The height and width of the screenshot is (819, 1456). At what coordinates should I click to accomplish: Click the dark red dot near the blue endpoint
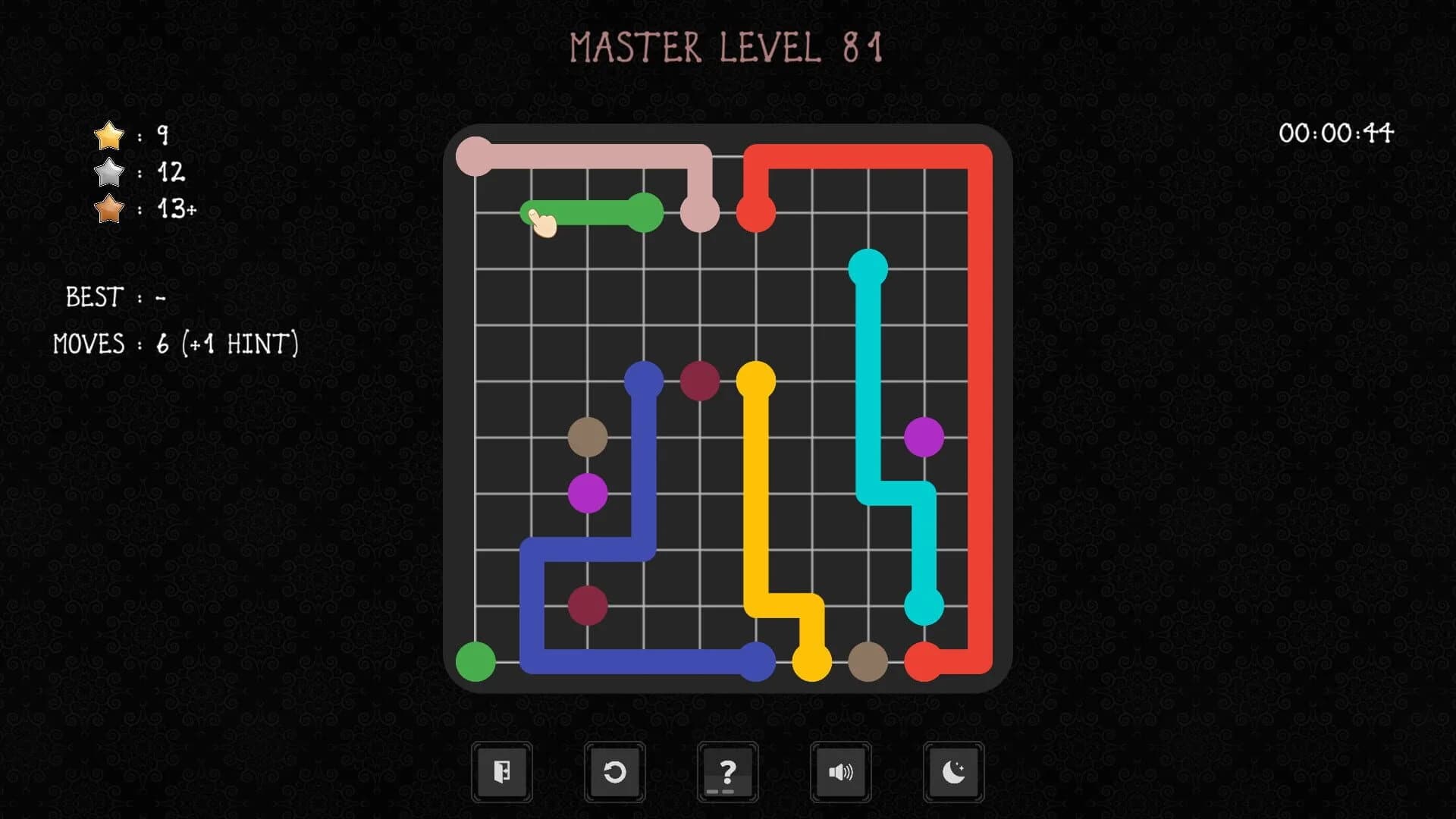699,381
